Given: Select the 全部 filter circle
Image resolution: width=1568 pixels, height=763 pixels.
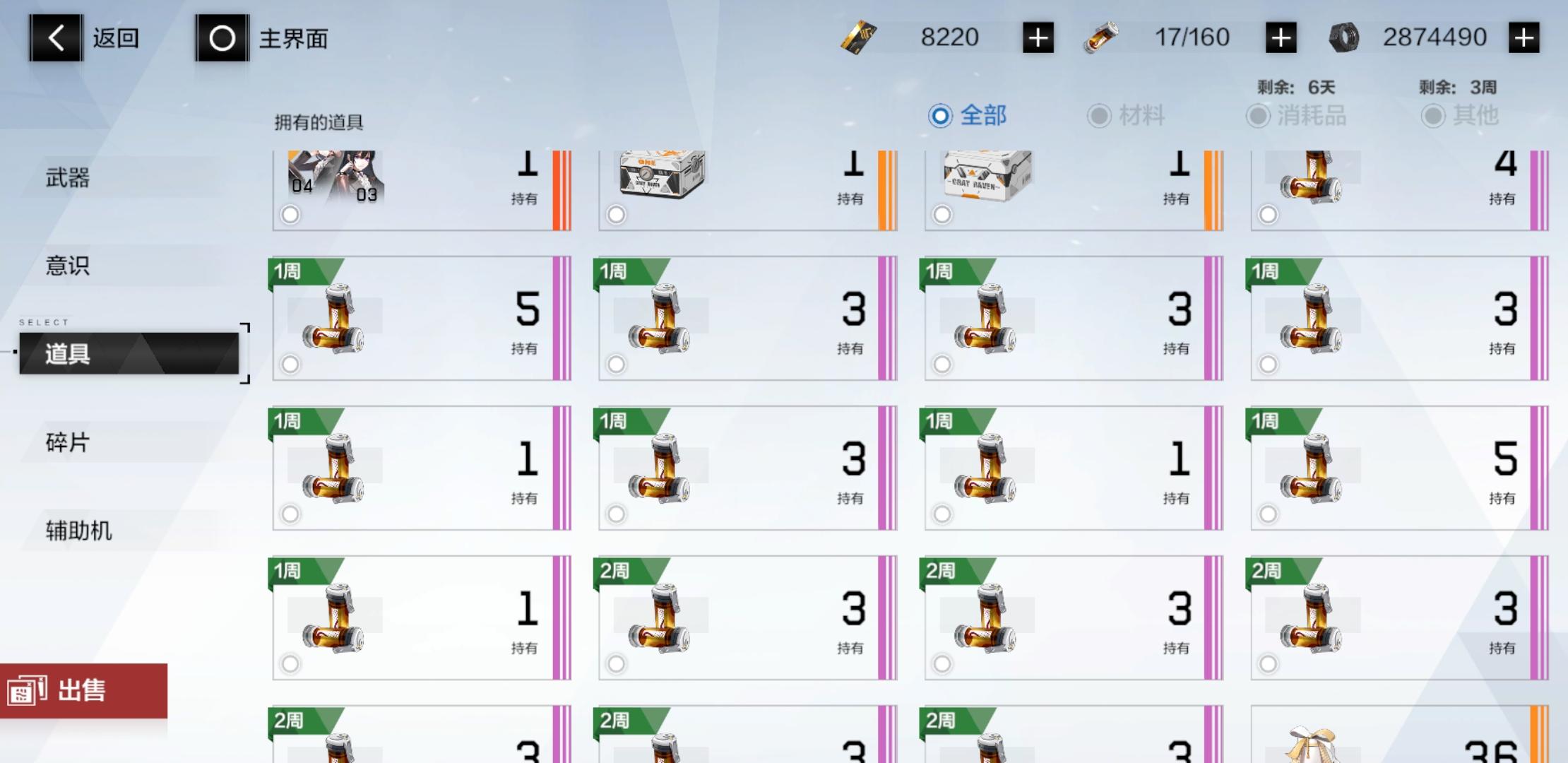Looking at the screenshot, I should (x=939, y=114).
